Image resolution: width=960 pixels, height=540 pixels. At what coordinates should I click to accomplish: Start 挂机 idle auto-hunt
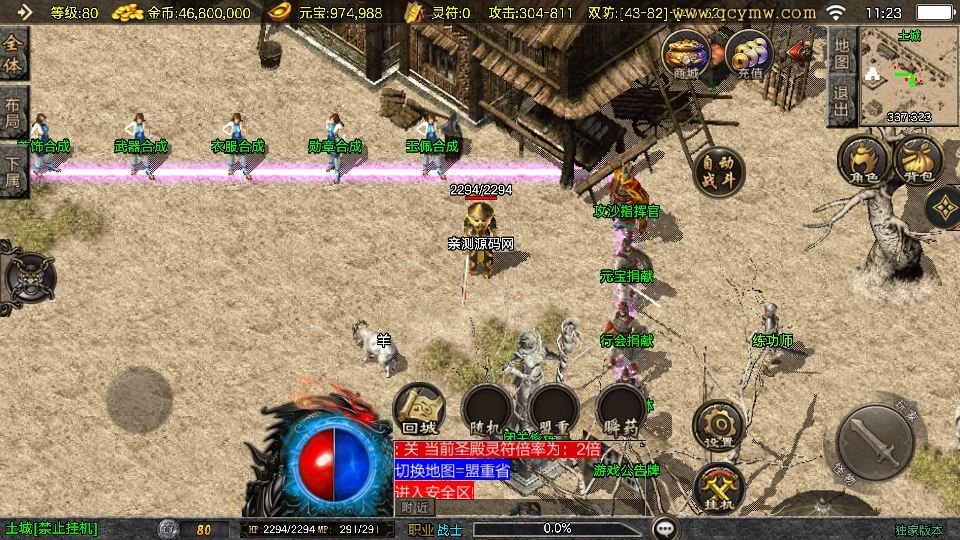(719, 488)
